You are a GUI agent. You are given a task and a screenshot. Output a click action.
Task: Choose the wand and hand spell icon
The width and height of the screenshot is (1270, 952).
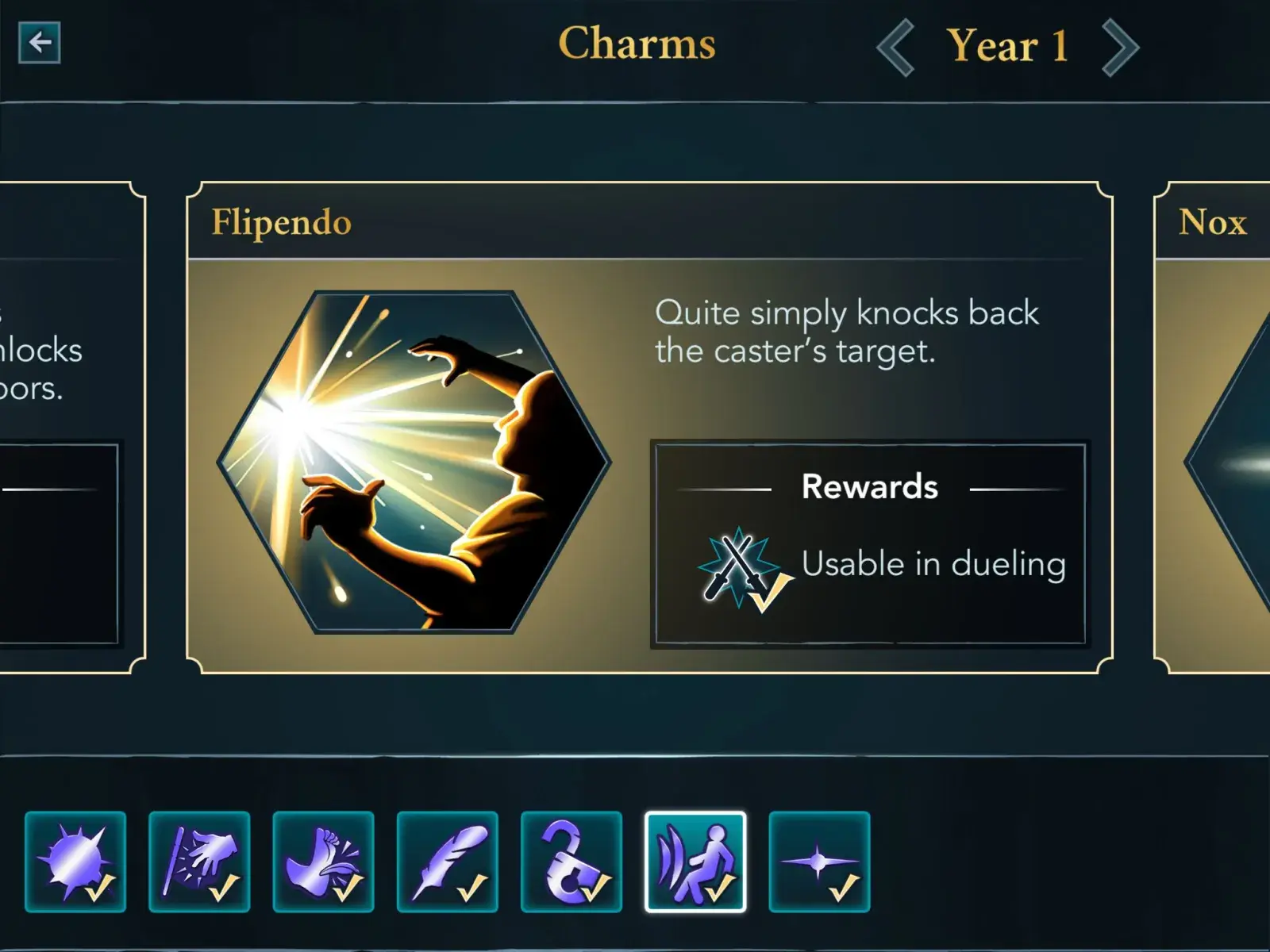[199, 862]
